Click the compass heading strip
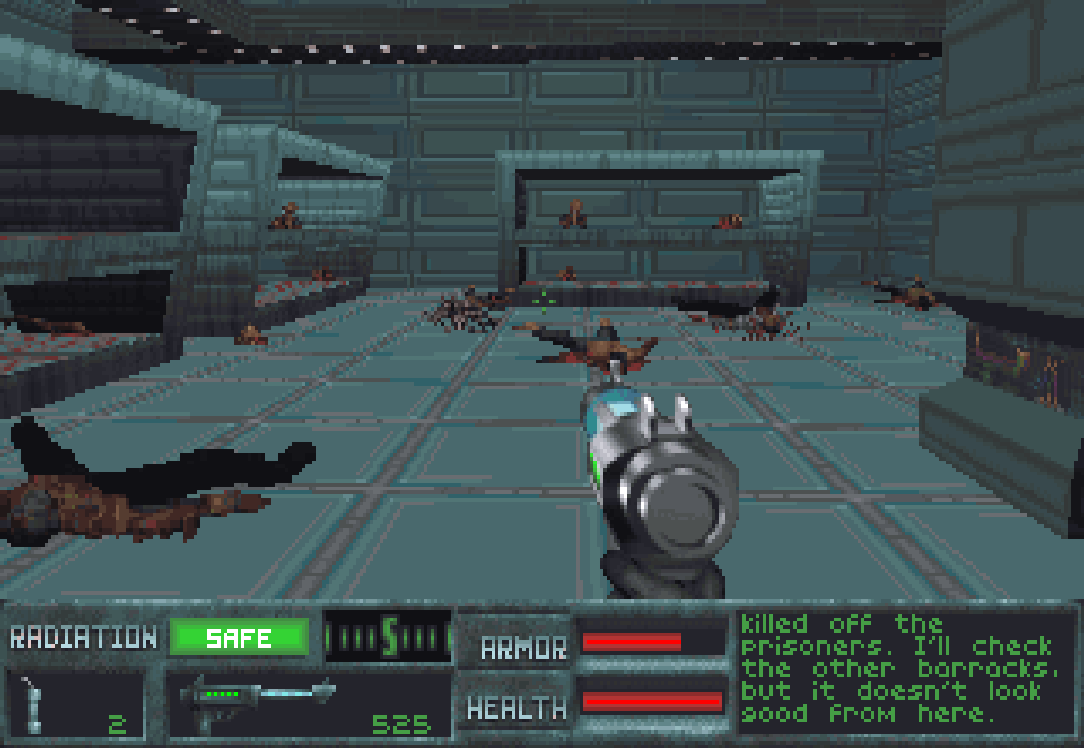This screenshot has width=1084, height=748. (388, 637)
